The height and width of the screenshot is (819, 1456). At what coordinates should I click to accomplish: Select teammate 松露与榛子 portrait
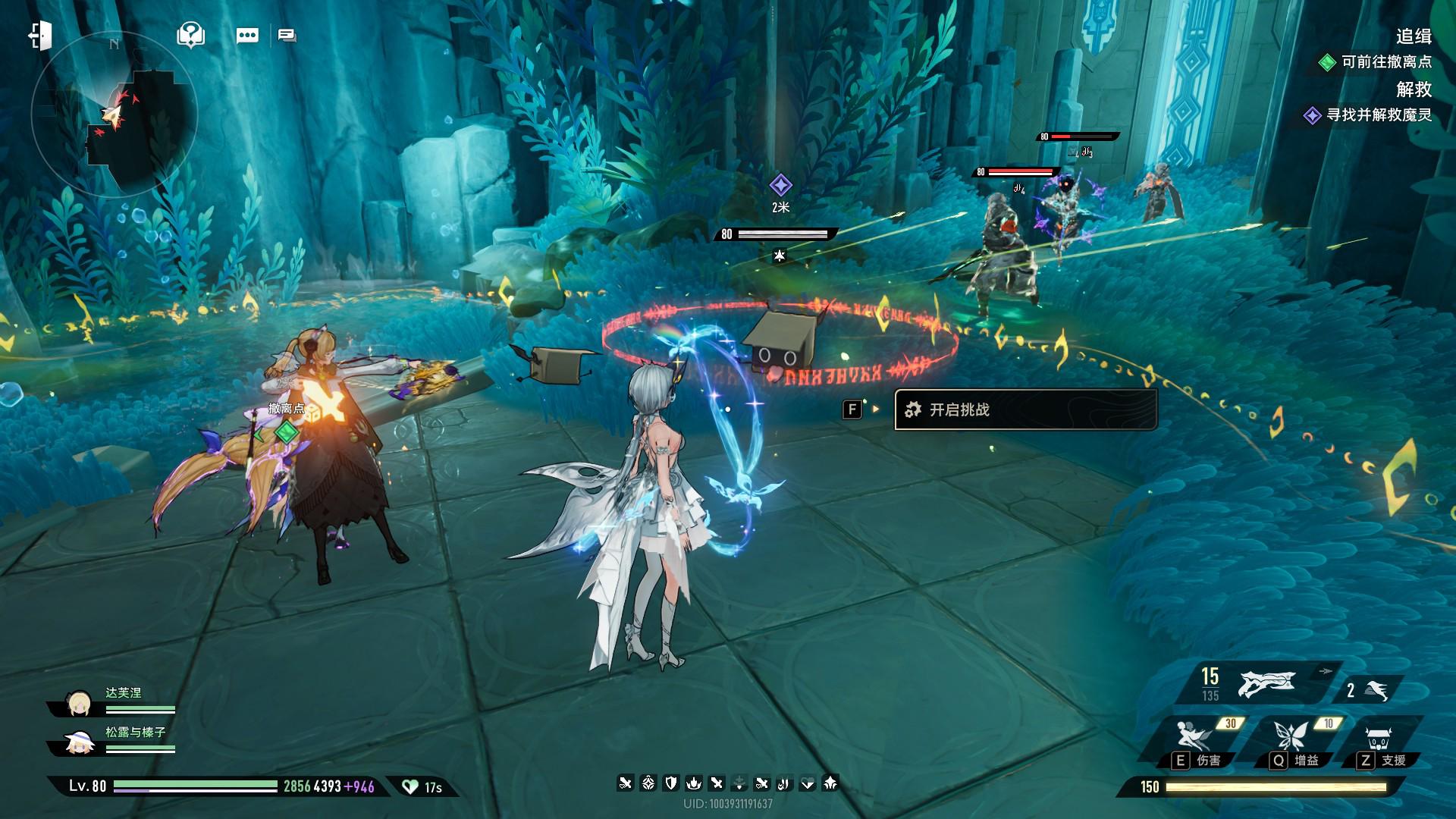click(x=80, y=743)
